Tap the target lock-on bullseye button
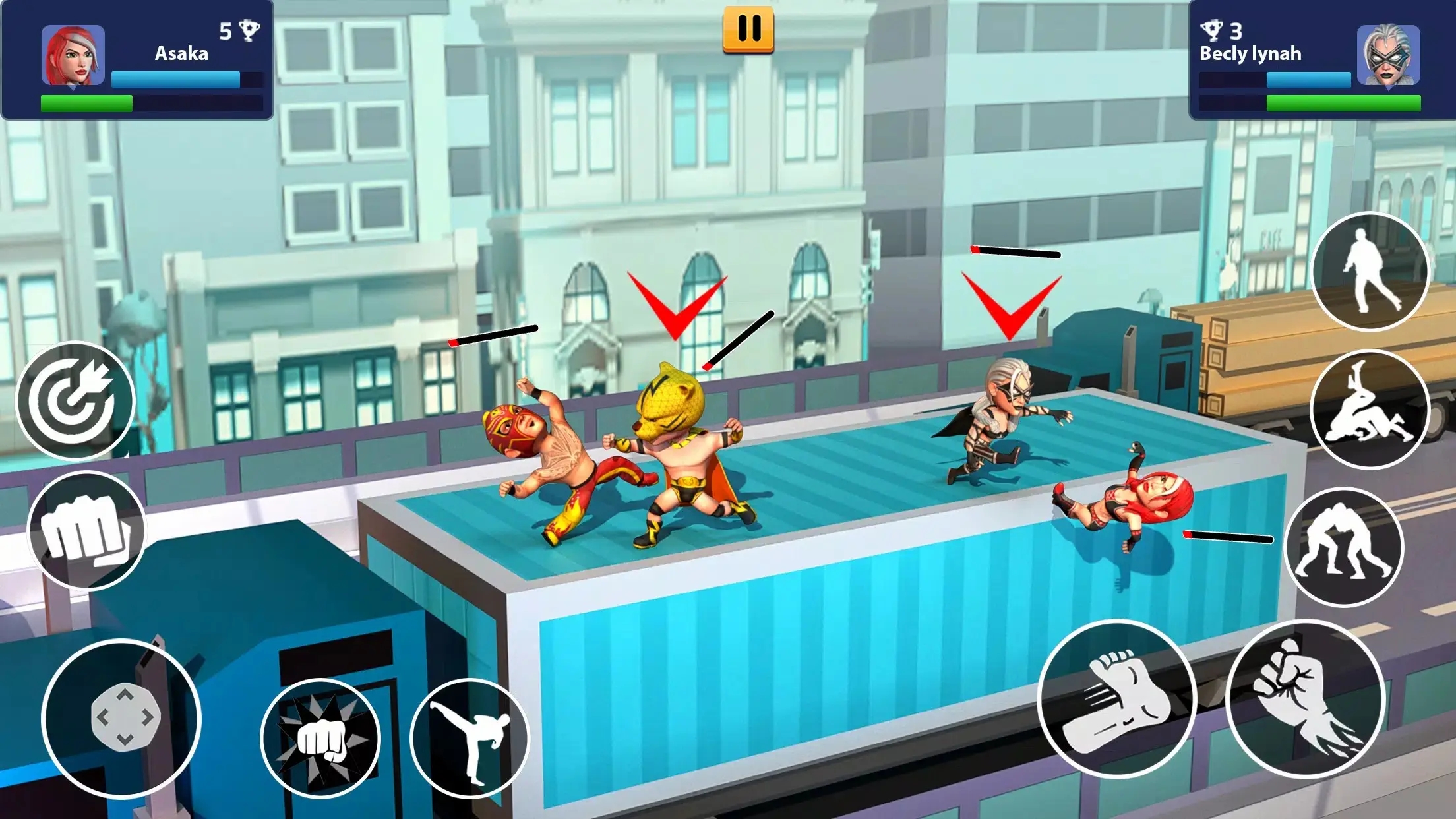The height and width of the screenshot is (819, 1456). coord(75,400)
